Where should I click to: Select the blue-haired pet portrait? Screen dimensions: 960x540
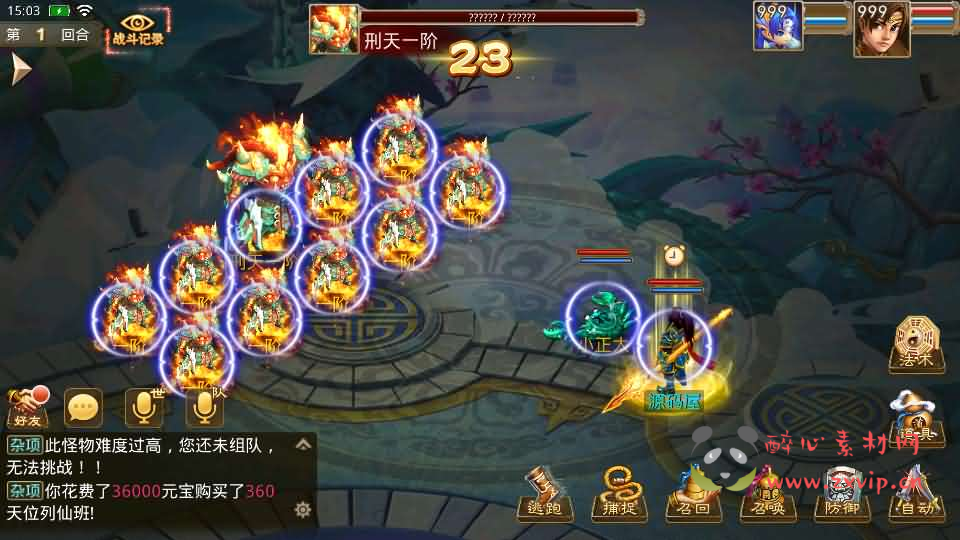pos(778,29)
